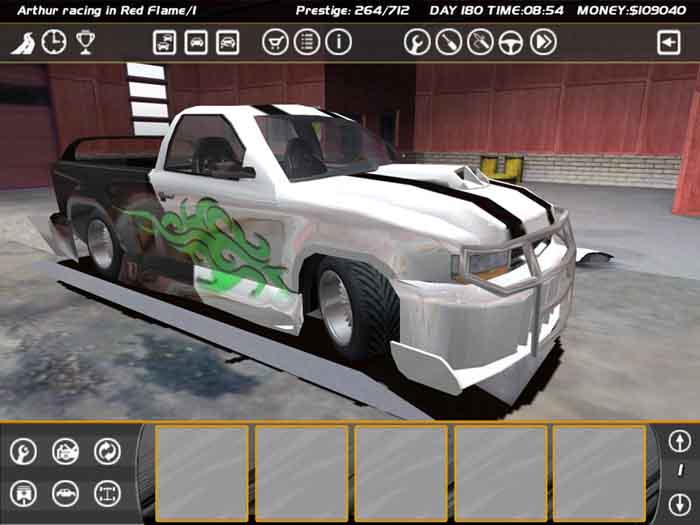Open the trophy icon screen
The height and width of the screenshot is (525, 700).
coord(85,42)
